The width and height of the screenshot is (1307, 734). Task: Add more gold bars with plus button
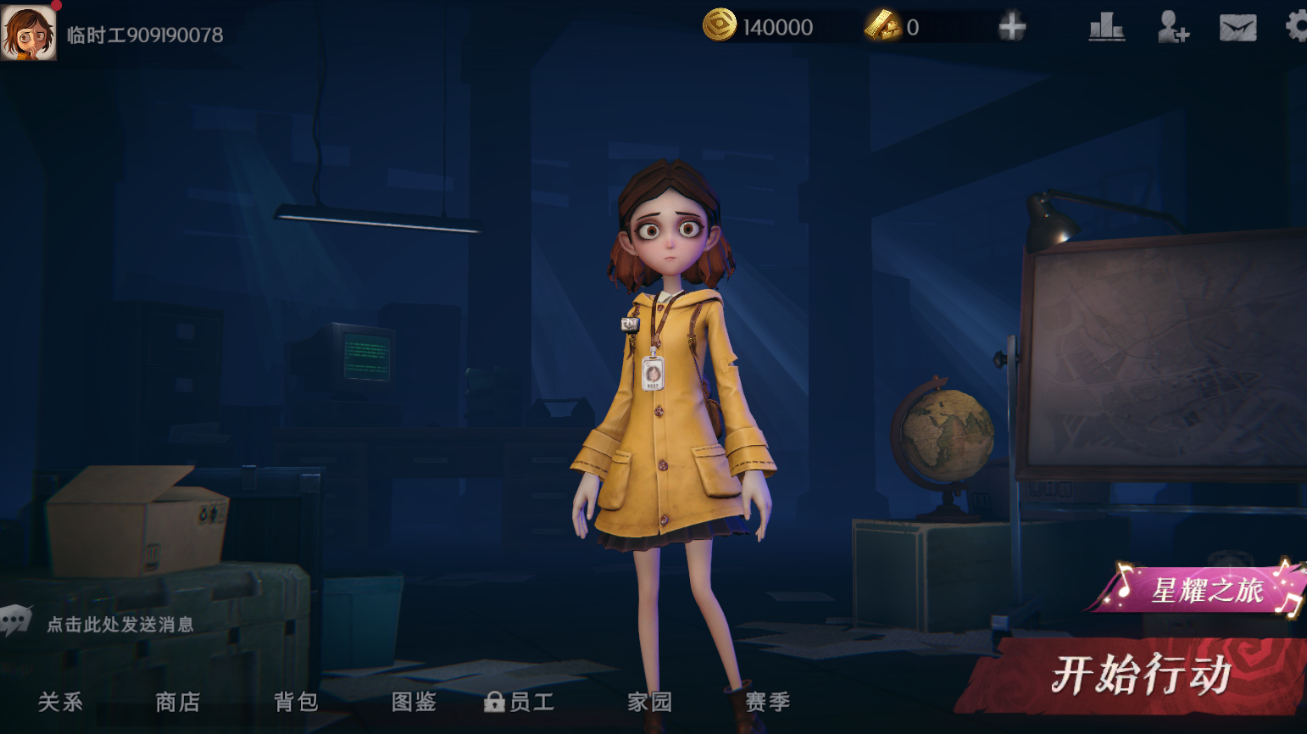(x=1012, y=27)
